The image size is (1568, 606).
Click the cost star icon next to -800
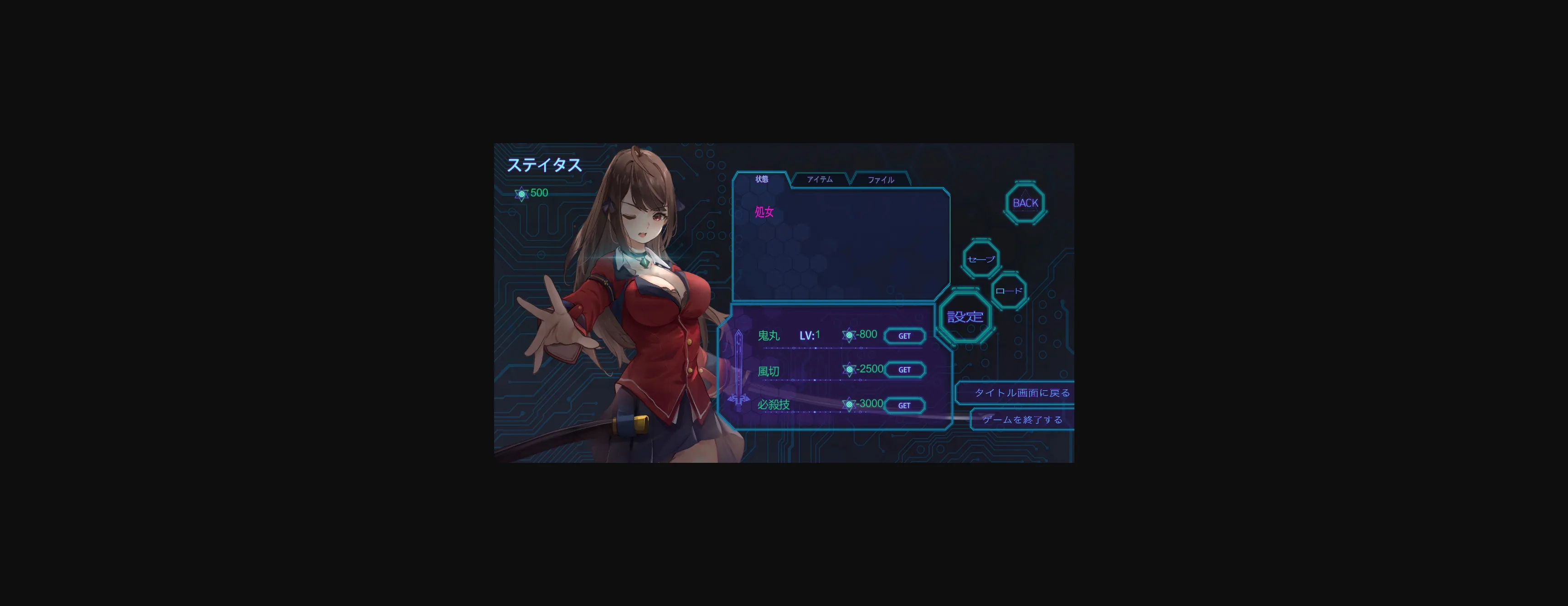tap(849, 334)
